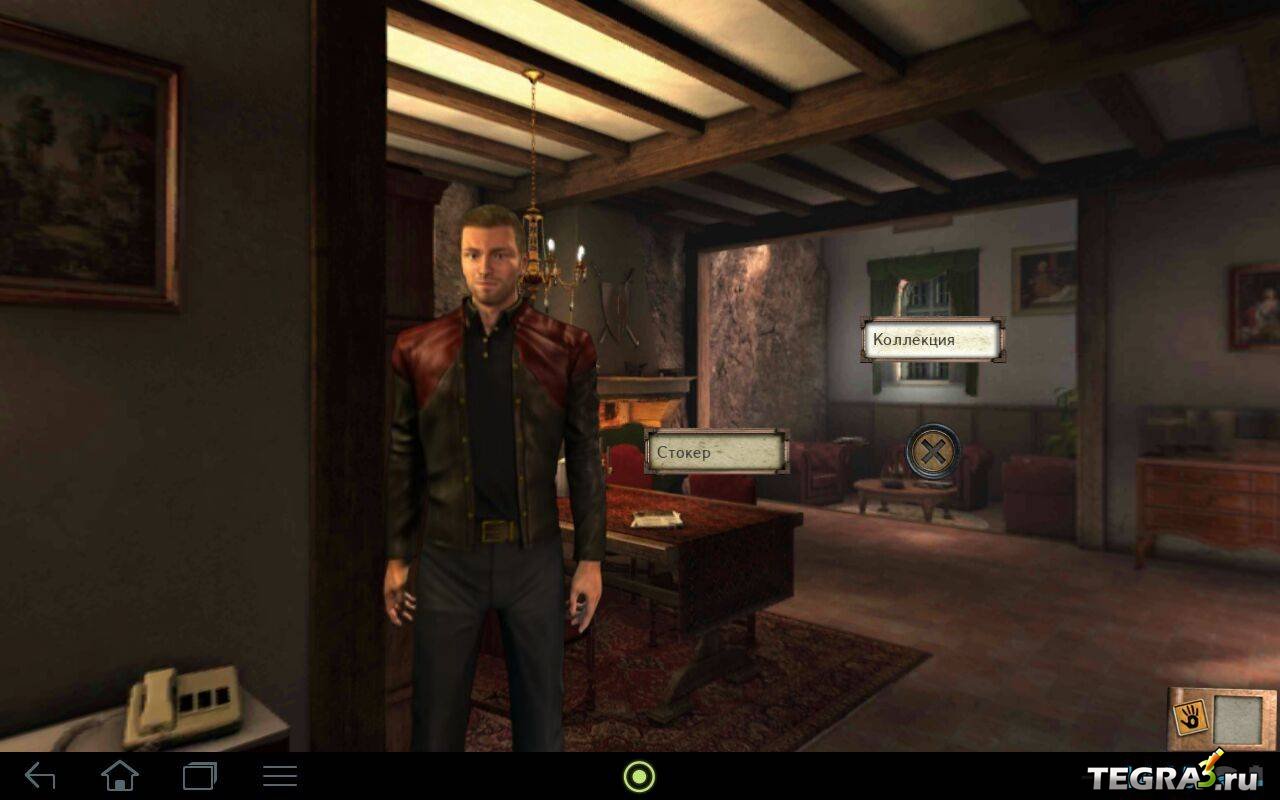
Task: Close the dialogue with the X button
Action: pyautogui.click(x=932, y=452)
